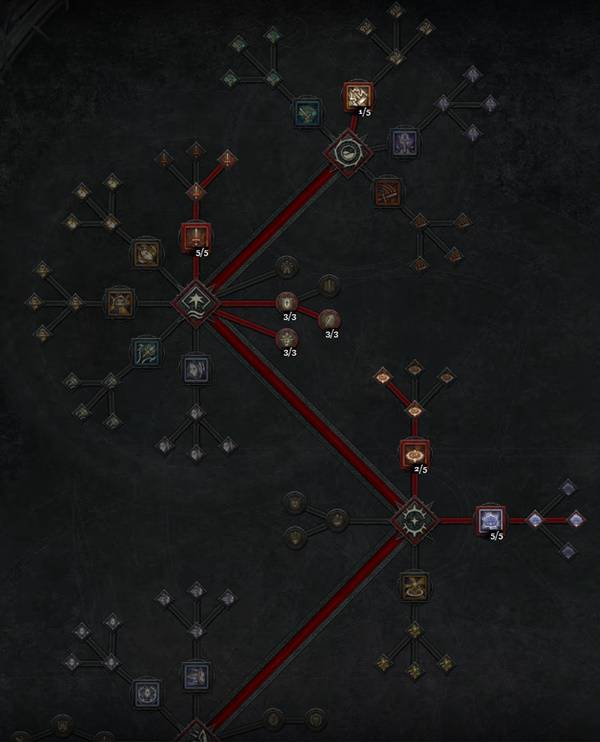Choose the skill node ranked 2/5
Image resolution: width=600 pixels, height=742 pixels.
click(x=414, y=453)
